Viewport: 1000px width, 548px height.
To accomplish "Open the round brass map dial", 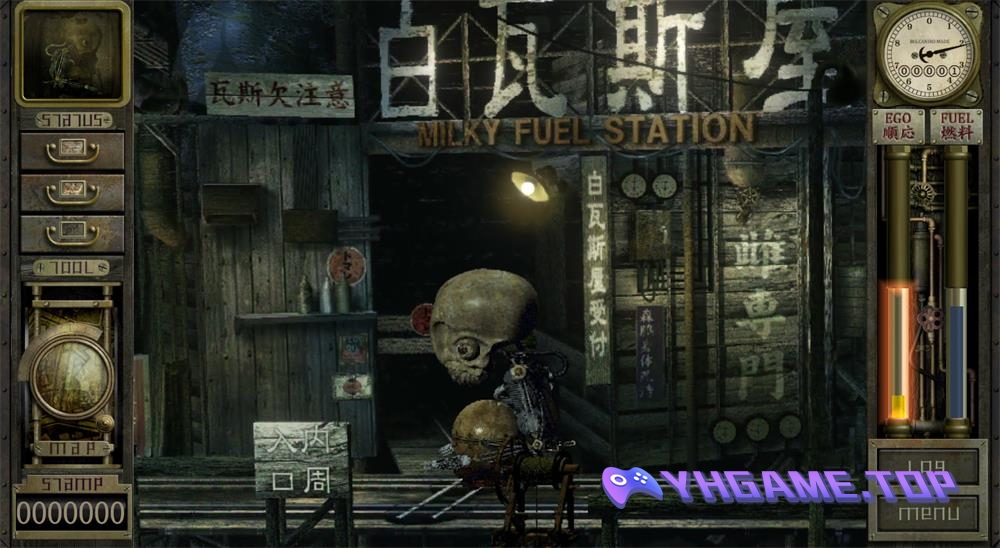I will click(70, 376).
